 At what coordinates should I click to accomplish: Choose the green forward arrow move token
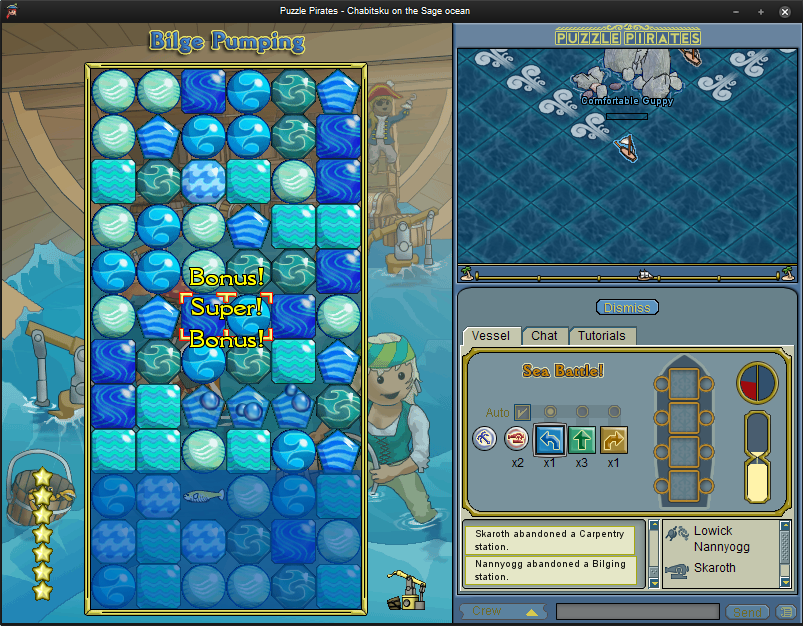point(581,439)
